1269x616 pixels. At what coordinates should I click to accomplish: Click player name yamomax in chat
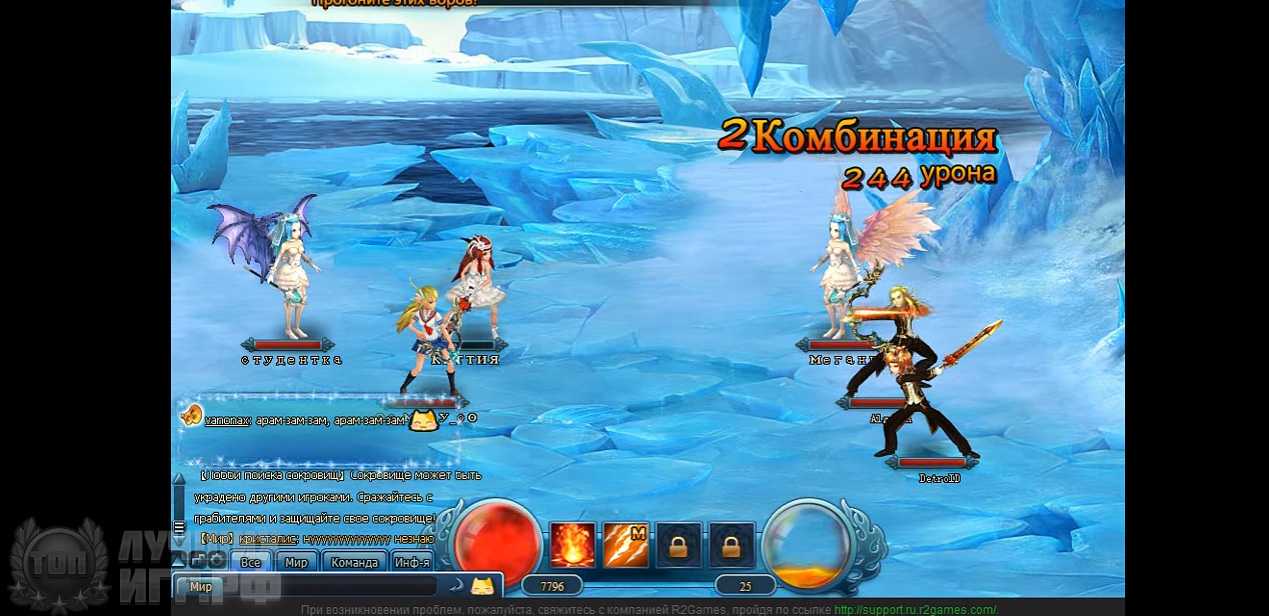pyautogui.click(x=228, y=421)
